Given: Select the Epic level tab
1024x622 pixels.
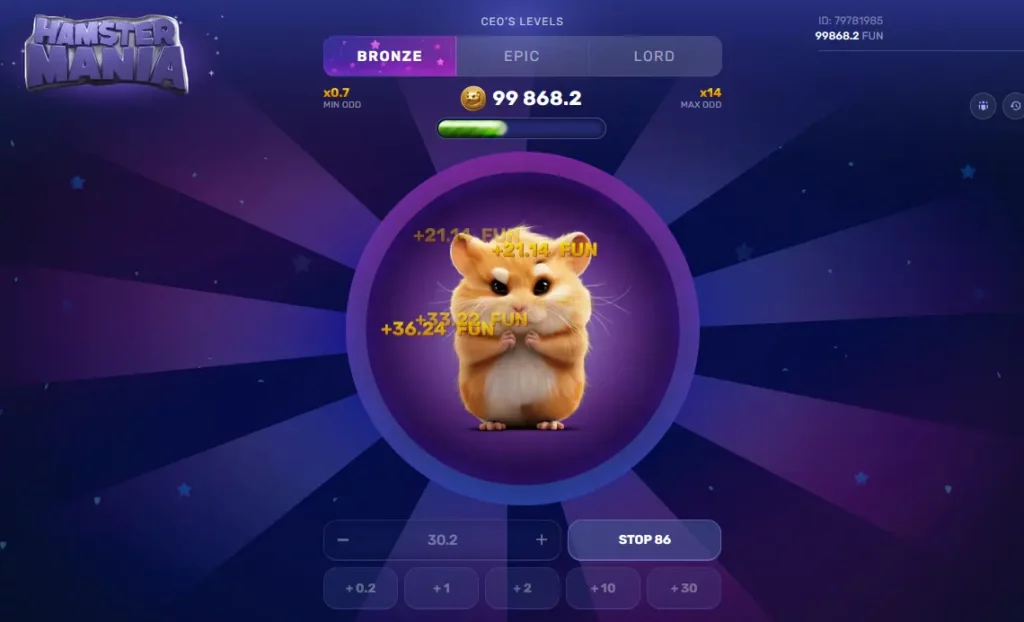Looking at the screenshot, I should 522,56.
